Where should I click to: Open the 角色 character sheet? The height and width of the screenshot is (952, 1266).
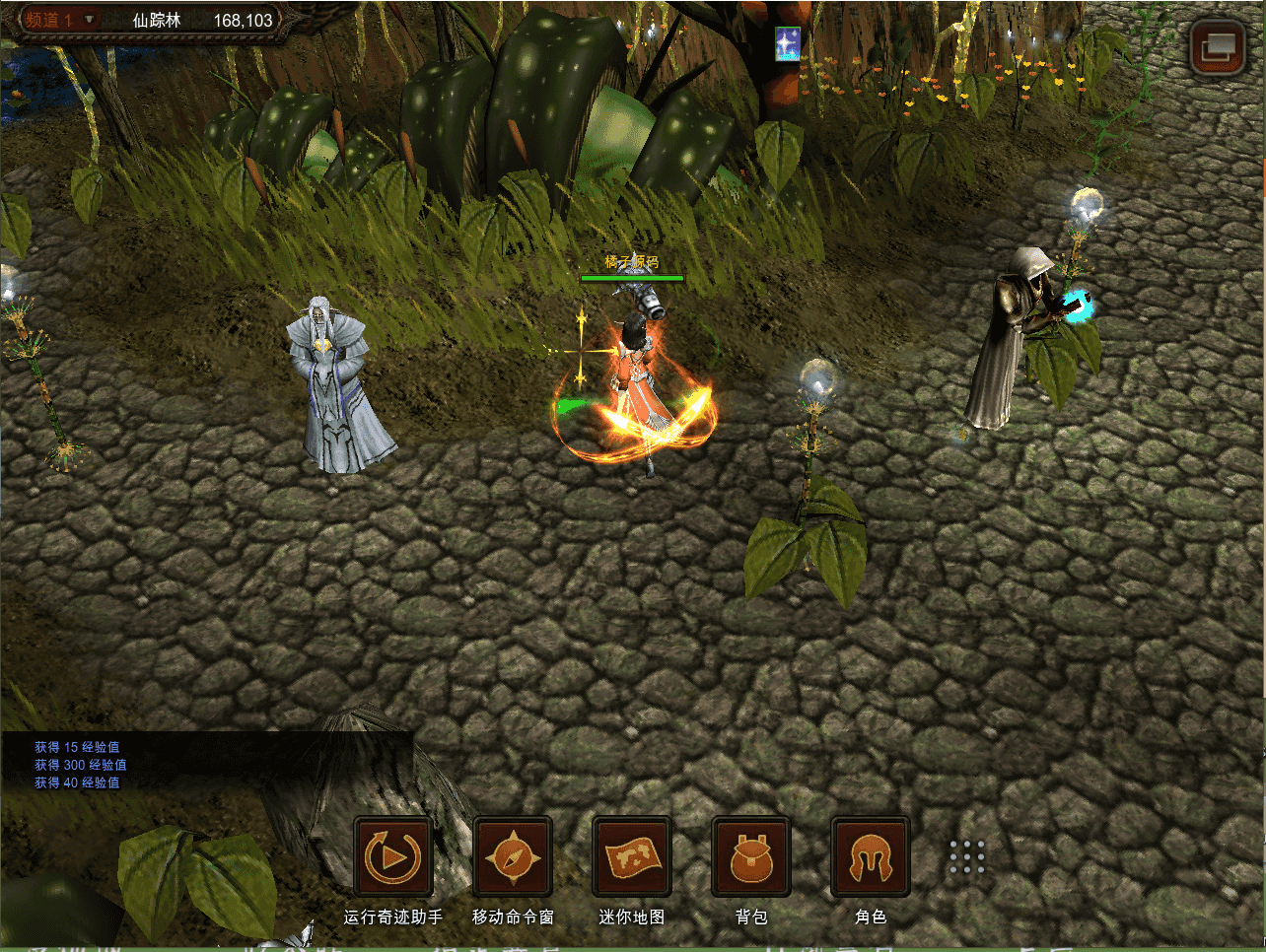[871, 857]
